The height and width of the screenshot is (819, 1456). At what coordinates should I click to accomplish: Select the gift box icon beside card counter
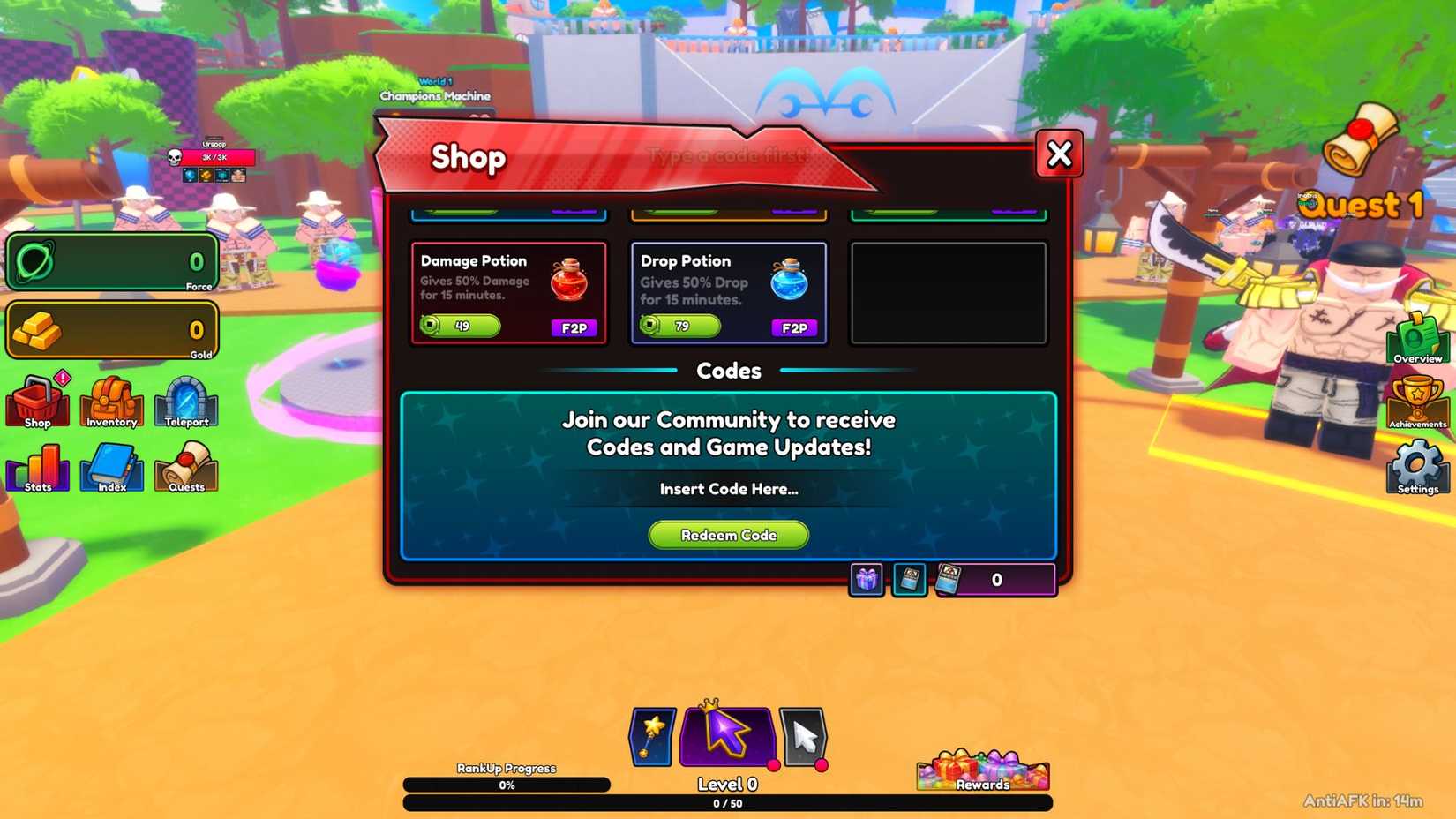click(866, 580)
